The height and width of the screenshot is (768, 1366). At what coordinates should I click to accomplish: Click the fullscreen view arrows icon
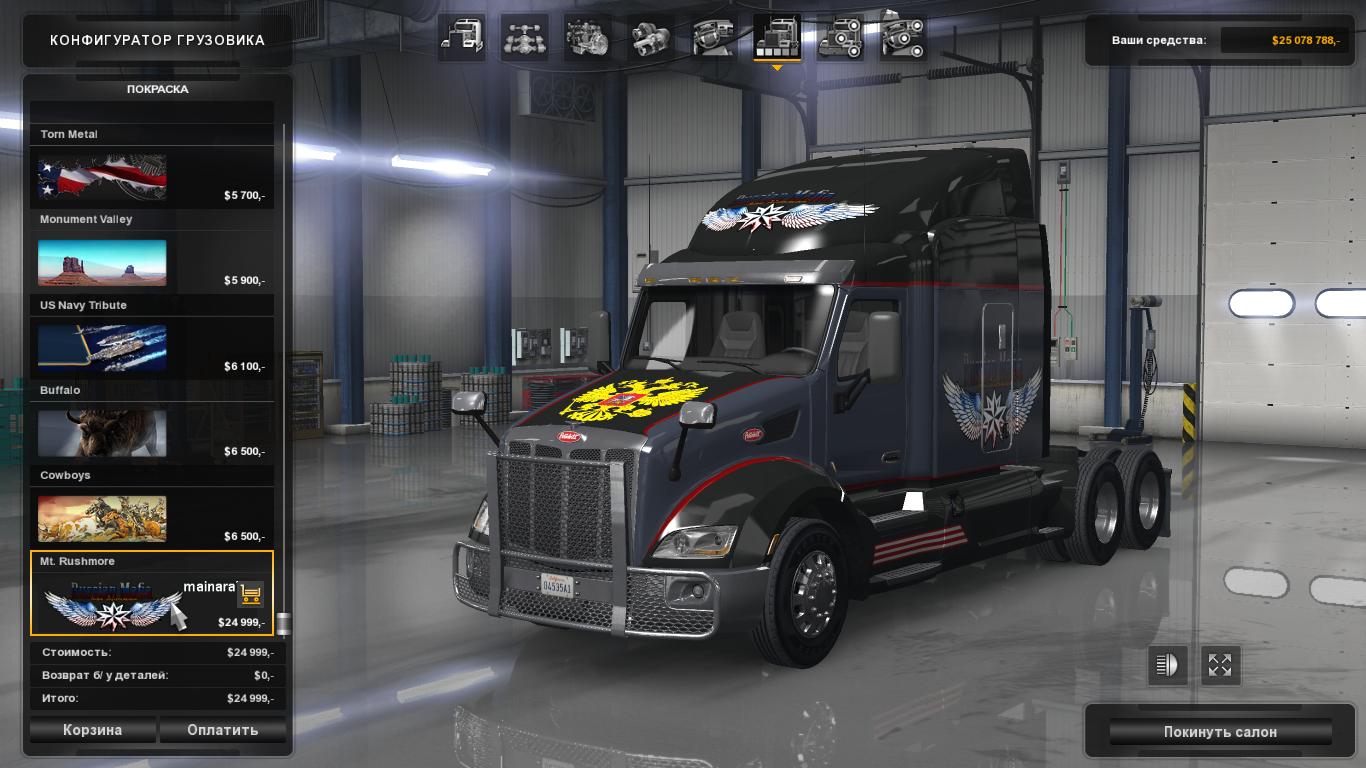point(1220,665)
